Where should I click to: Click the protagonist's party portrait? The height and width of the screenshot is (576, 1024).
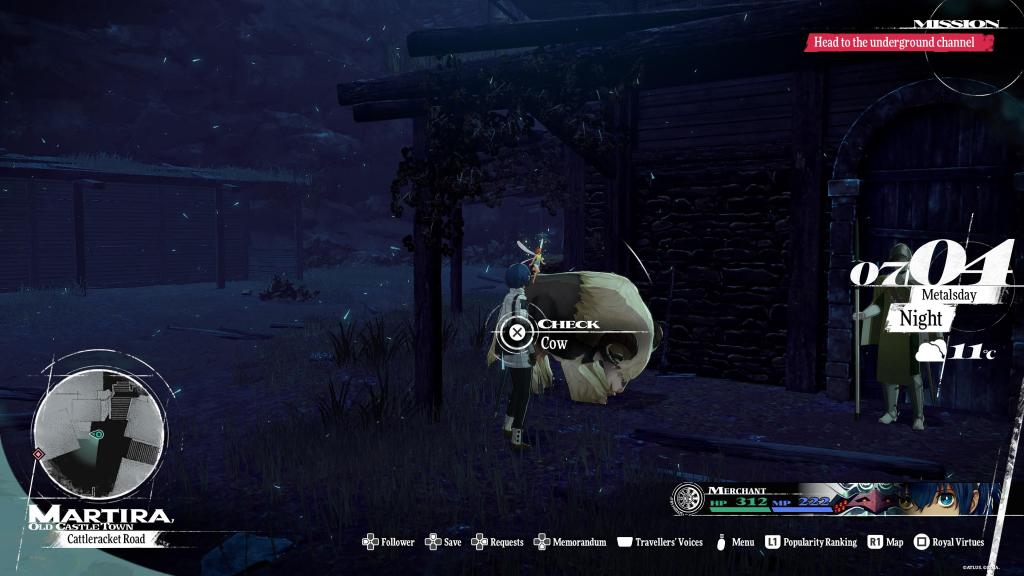(x=958, y=499)
